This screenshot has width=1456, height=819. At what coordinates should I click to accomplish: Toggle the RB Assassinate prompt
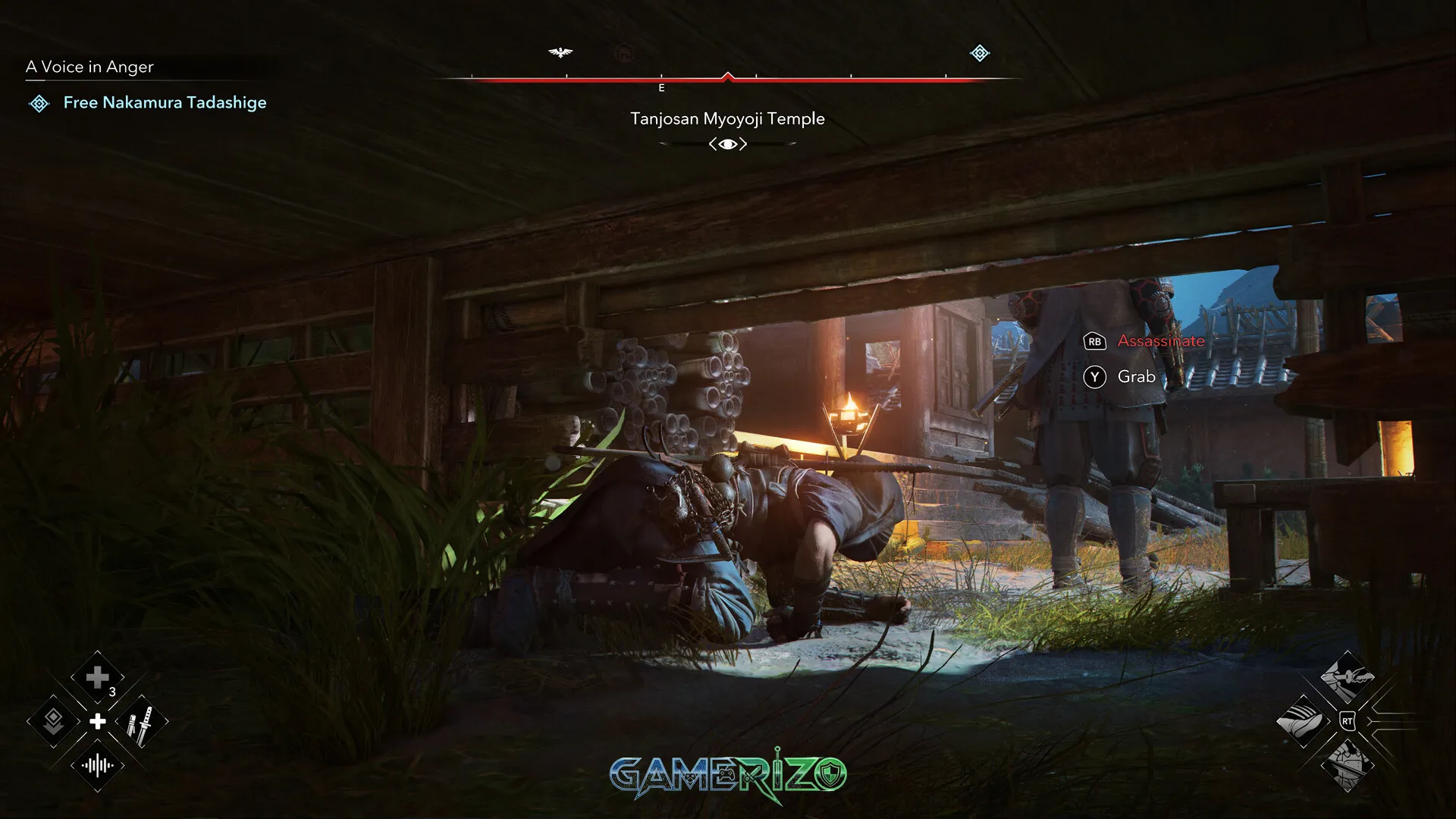click(1093, 342)
